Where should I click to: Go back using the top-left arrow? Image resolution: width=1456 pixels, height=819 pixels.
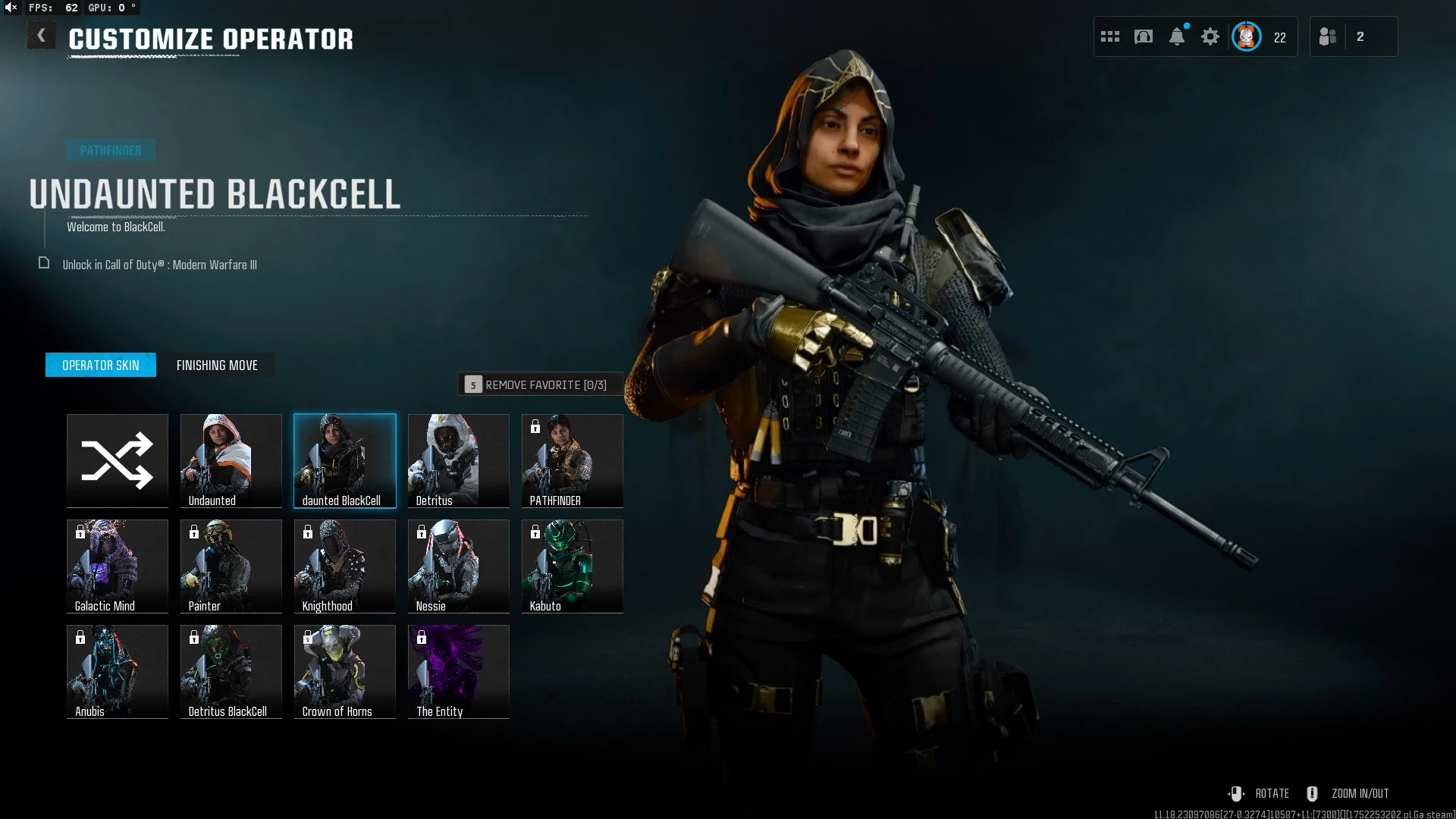coord(42,36)
